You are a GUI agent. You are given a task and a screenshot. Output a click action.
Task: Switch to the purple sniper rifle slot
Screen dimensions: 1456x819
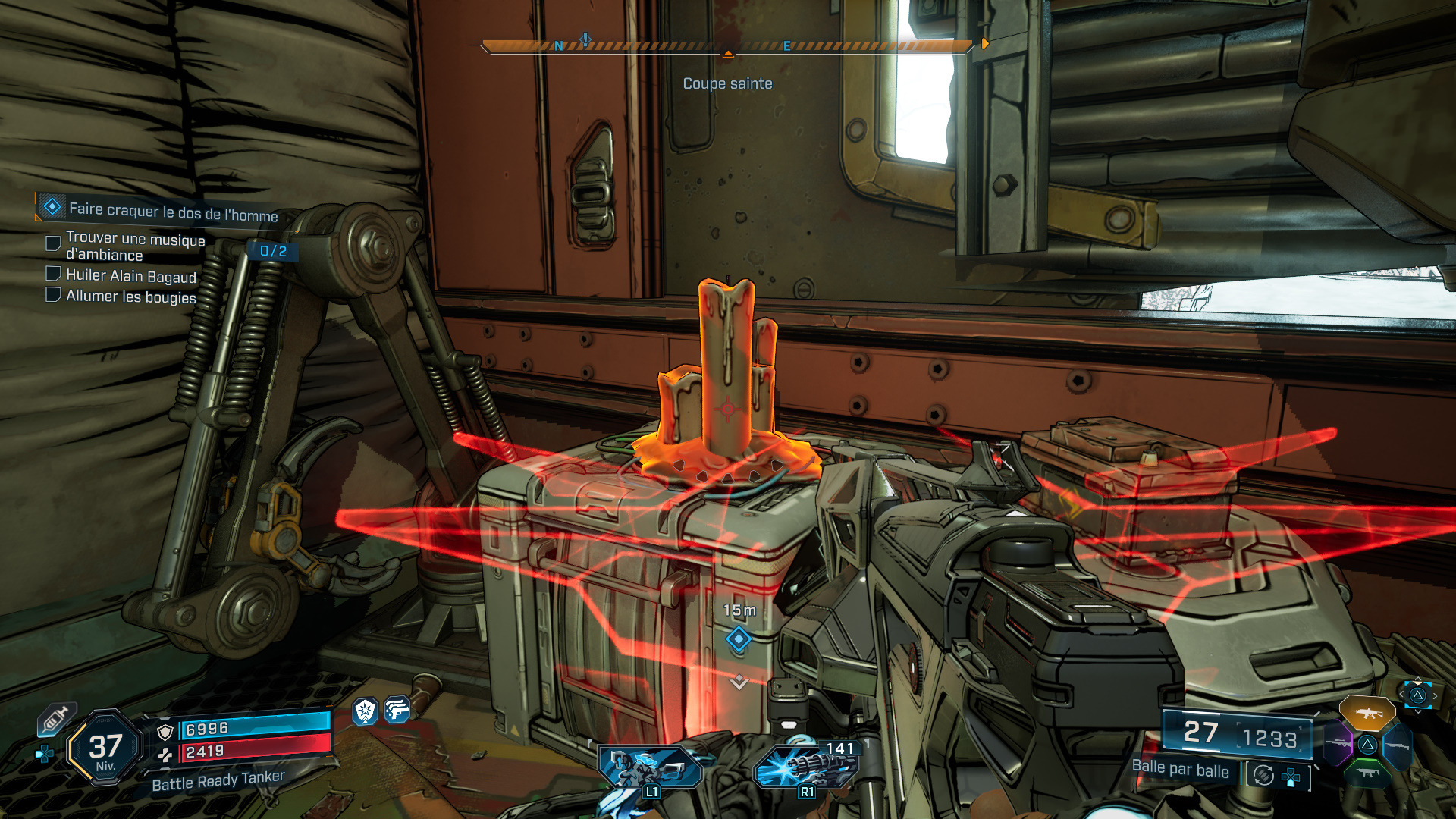coord(1338,744)
